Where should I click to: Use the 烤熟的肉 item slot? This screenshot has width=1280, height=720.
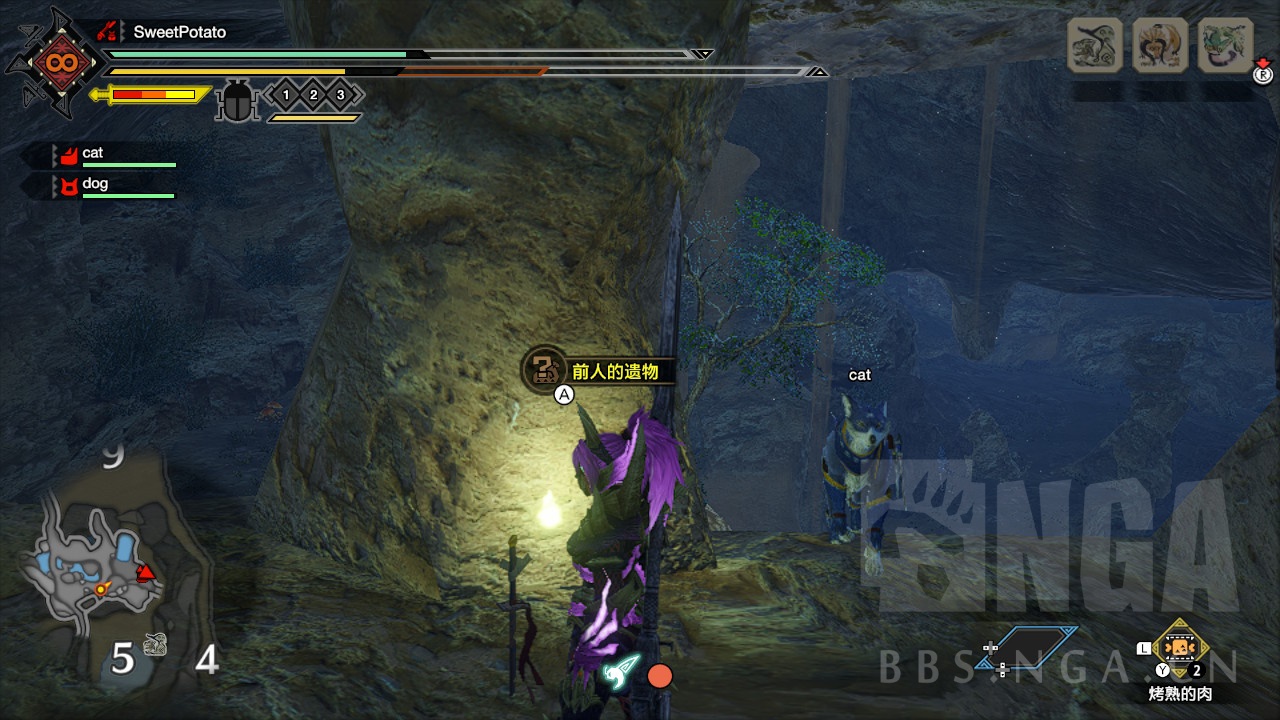coord(1181,647)
